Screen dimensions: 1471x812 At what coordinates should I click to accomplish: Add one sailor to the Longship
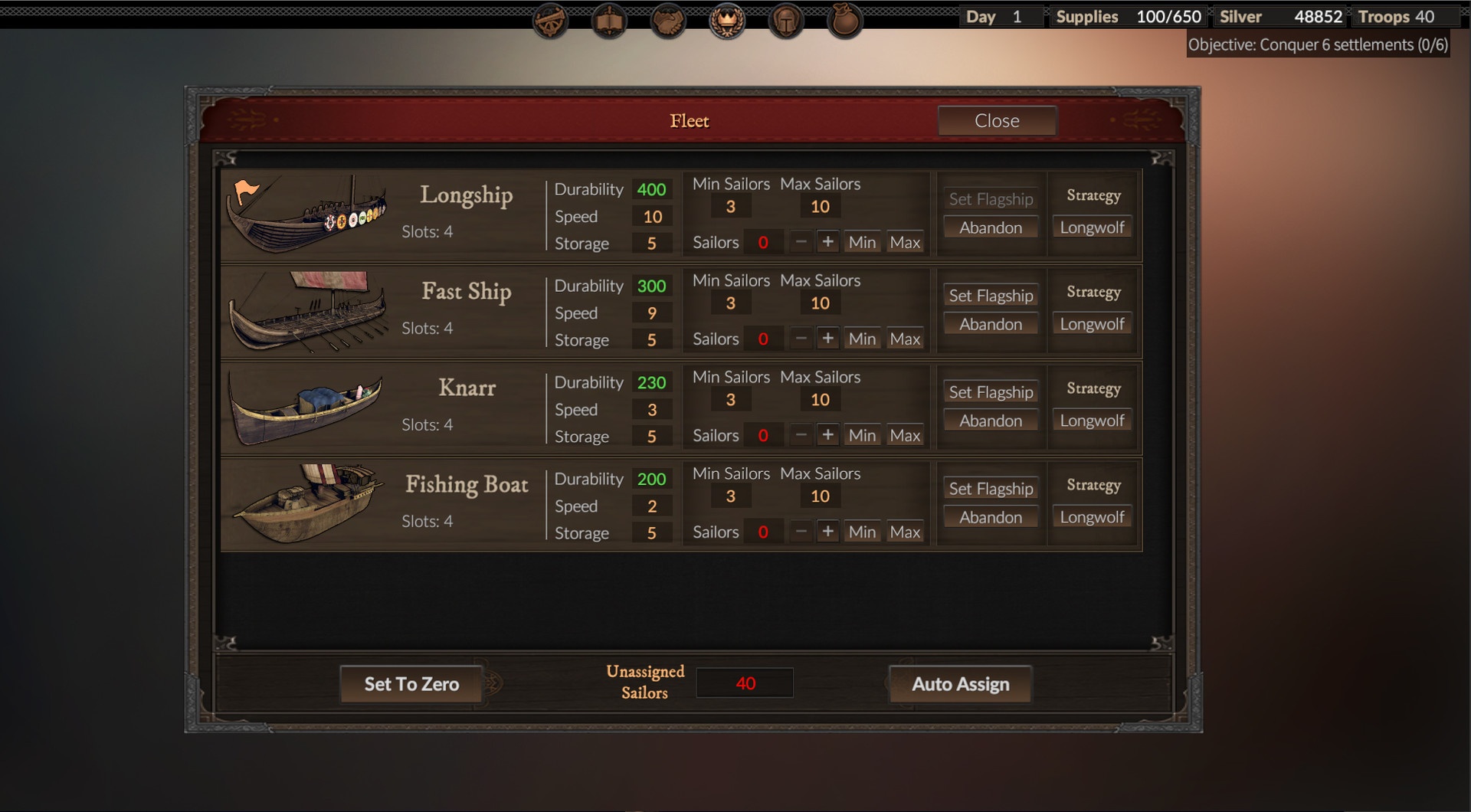click(827, 242)
